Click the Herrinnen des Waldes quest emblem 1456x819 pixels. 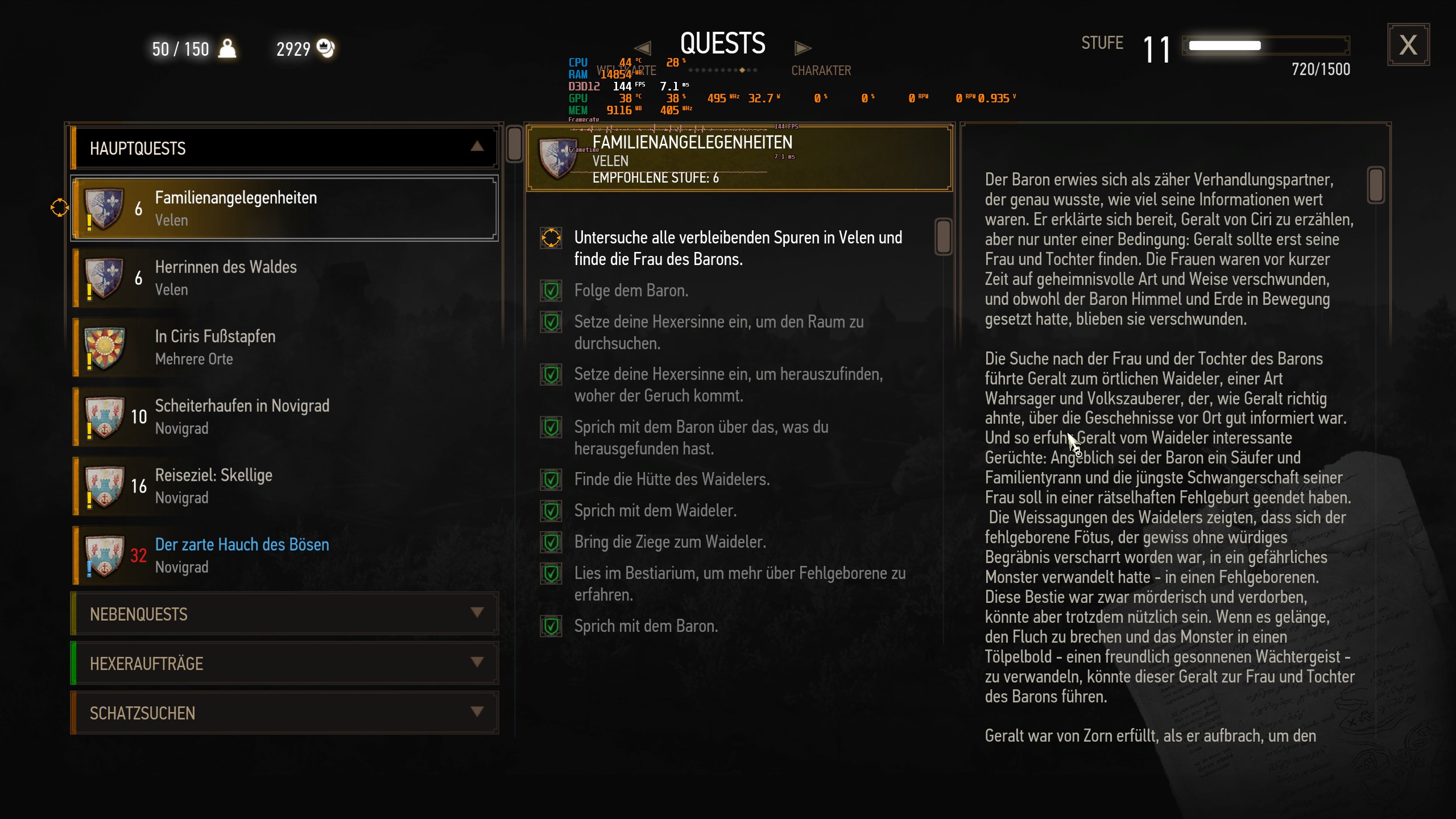105,278
